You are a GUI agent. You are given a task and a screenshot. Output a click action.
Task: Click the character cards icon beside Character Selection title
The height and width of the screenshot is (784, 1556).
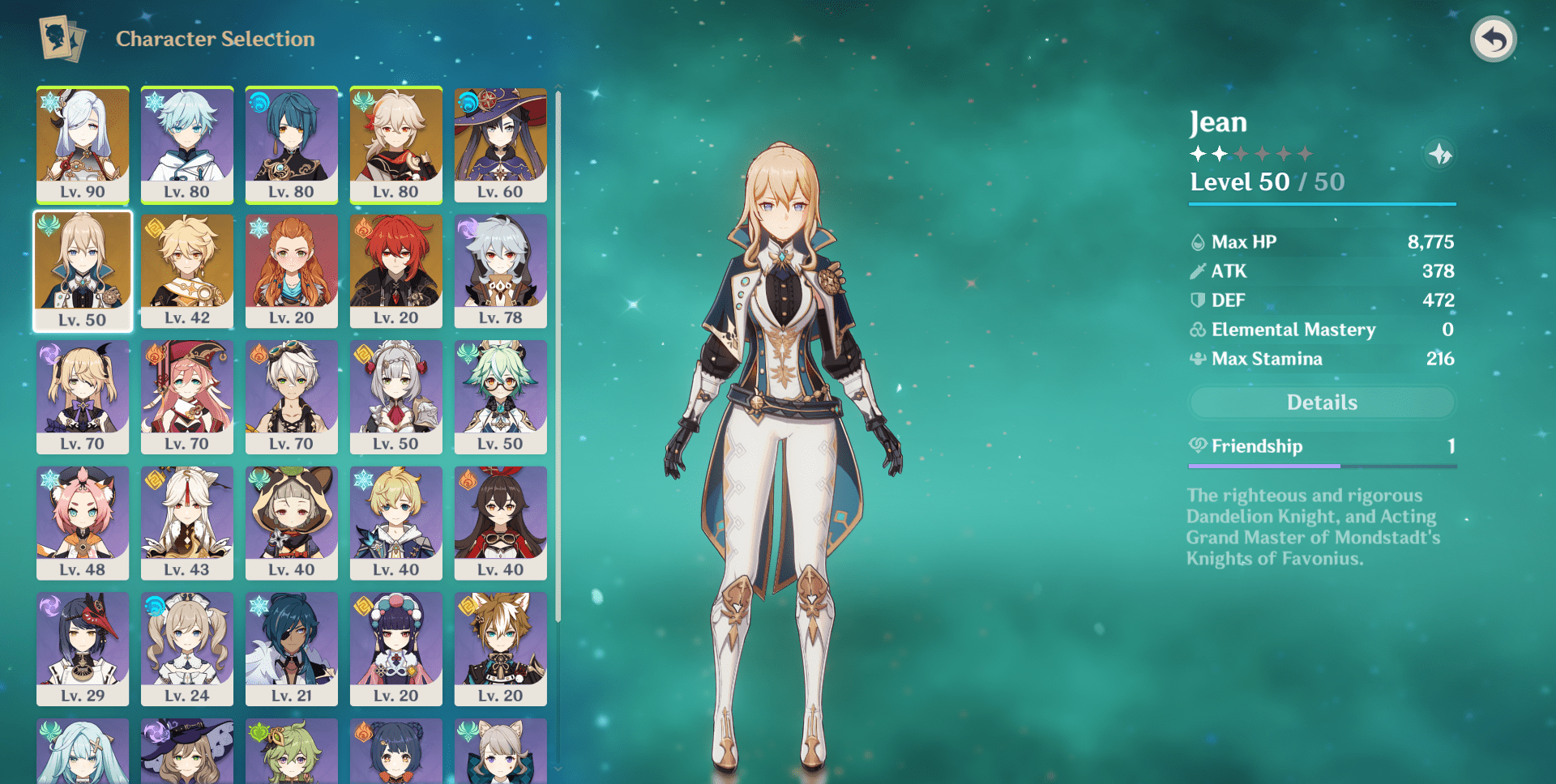coord(58,38)
